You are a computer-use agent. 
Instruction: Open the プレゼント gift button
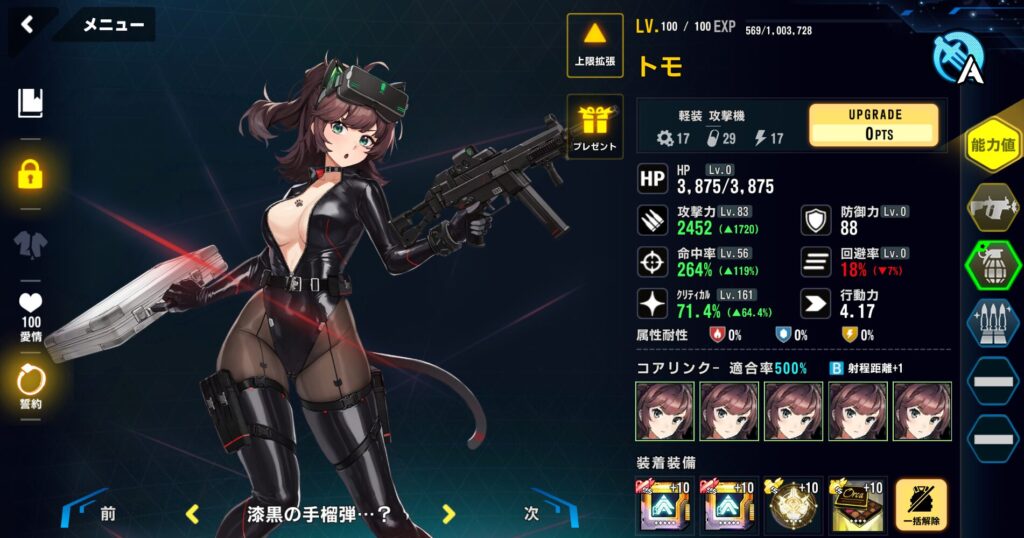595,127
